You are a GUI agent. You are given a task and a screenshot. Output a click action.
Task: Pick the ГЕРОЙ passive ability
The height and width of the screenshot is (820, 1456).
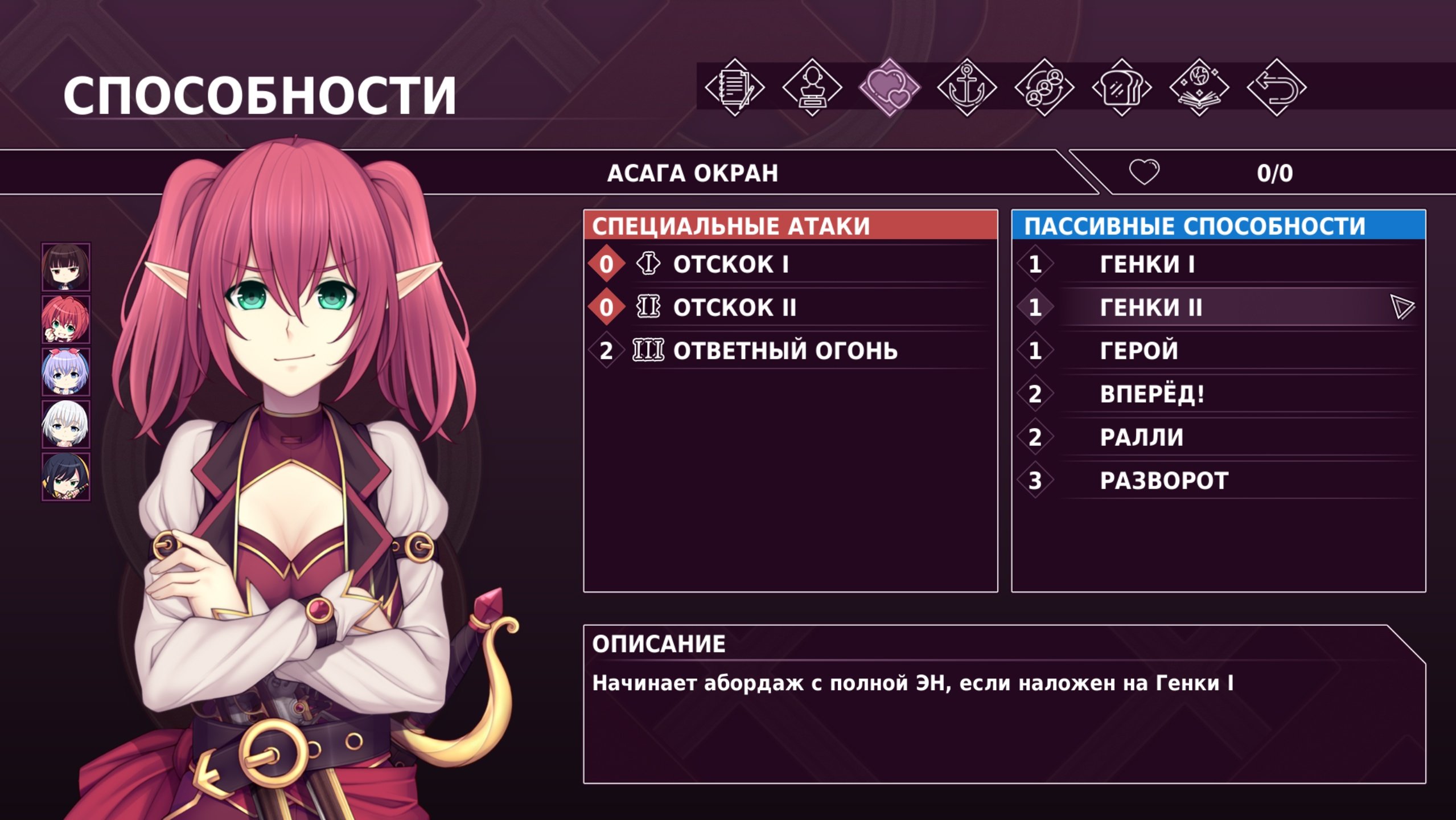point(1138,351)
